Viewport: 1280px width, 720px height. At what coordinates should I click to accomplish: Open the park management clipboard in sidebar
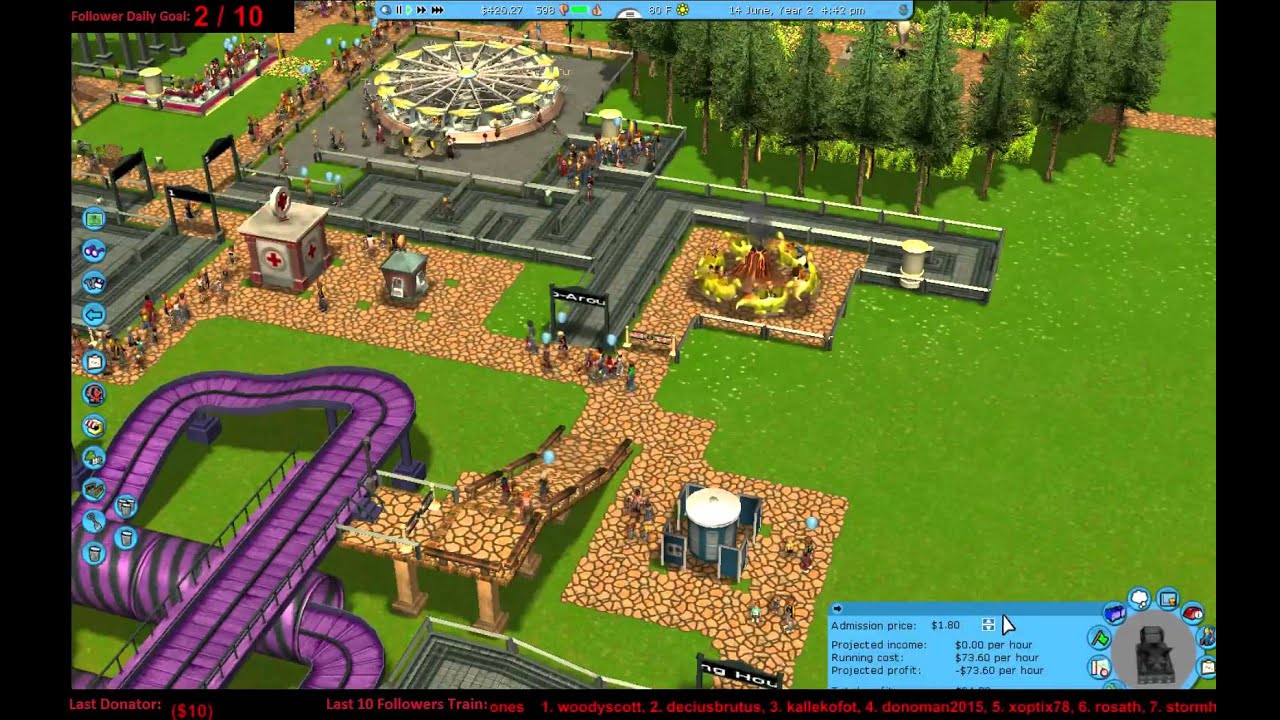[93, 361]
